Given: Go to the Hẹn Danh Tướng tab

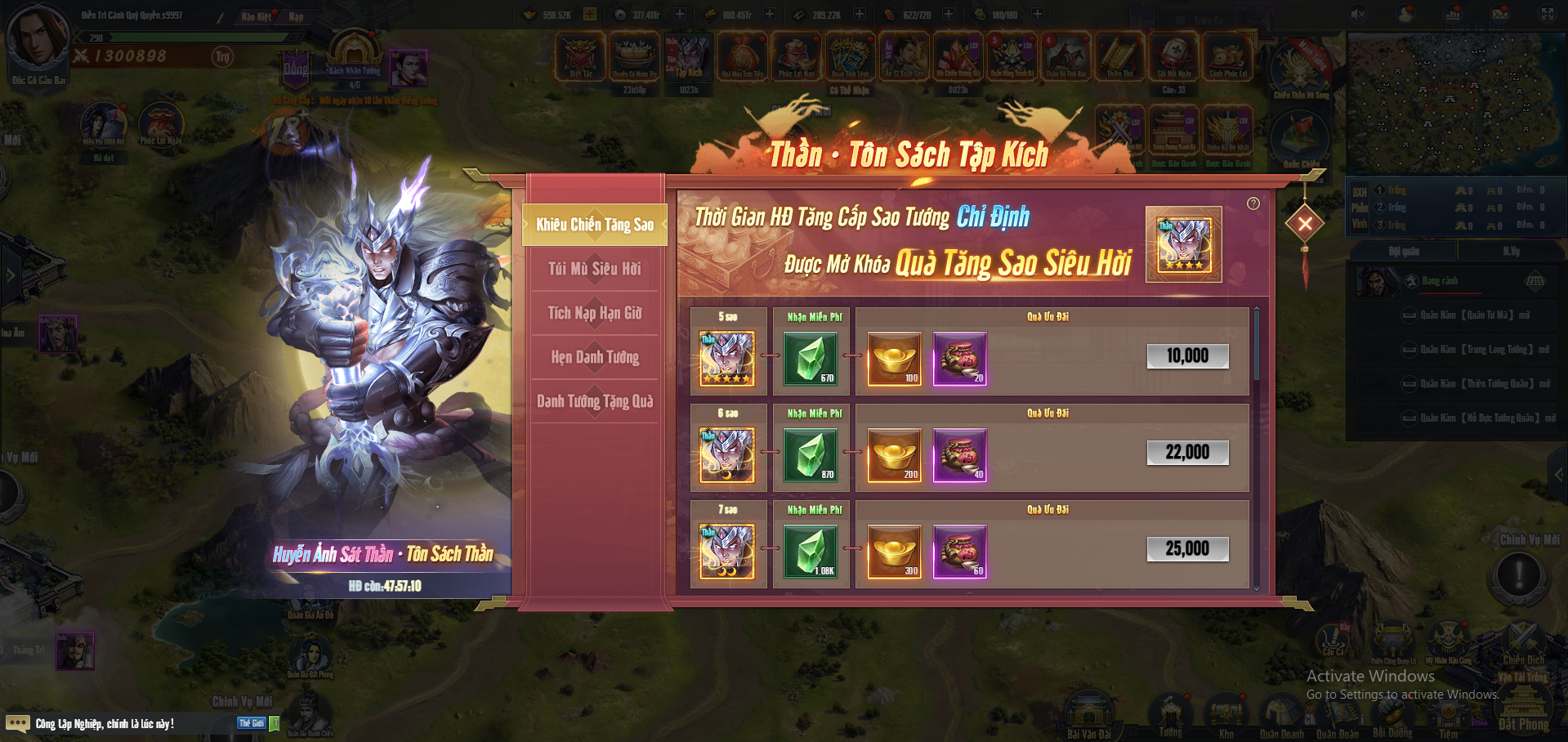Looking at the screenshot, I should [x=594, y=357].
